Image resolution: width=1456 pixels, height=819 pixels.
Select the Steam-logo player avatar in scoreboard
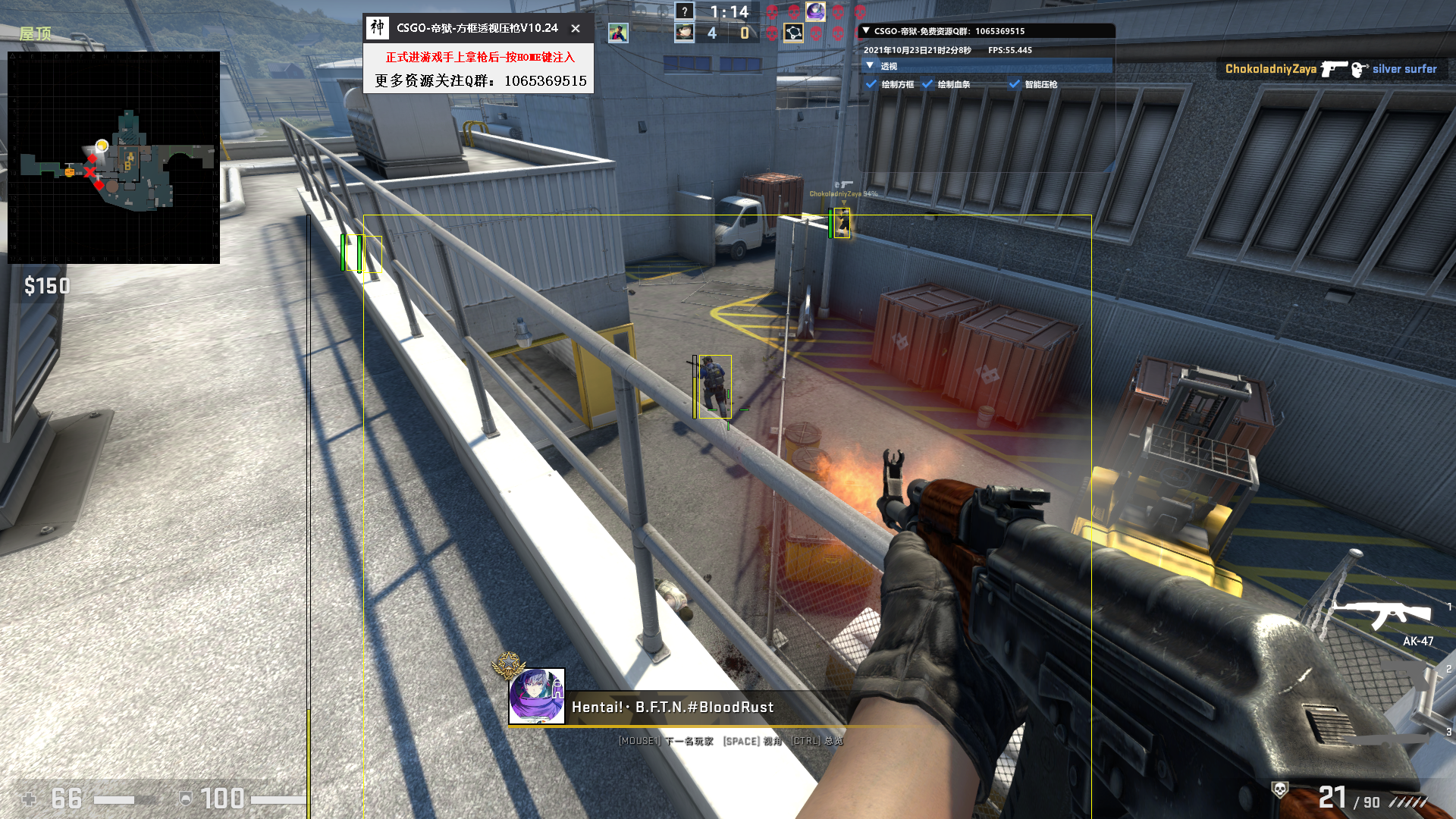coord(793,33)
